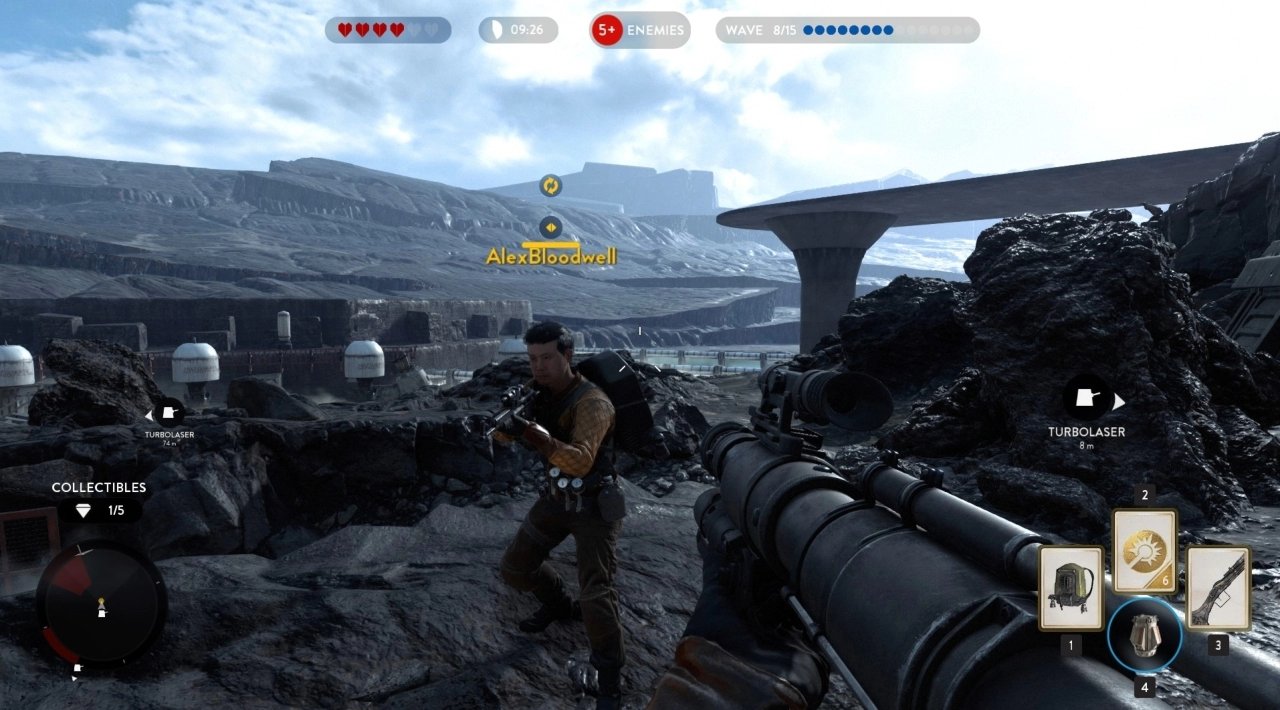The width and height of the screenshot is (1280, 710).
Task: Activate the jump pack star card
Action: pos(1070,588)
